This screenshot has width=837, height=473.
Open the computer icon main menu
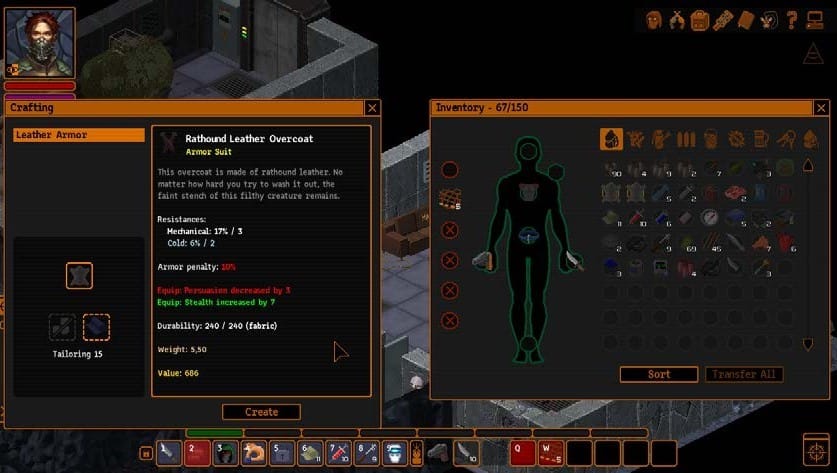pos(814,23)
